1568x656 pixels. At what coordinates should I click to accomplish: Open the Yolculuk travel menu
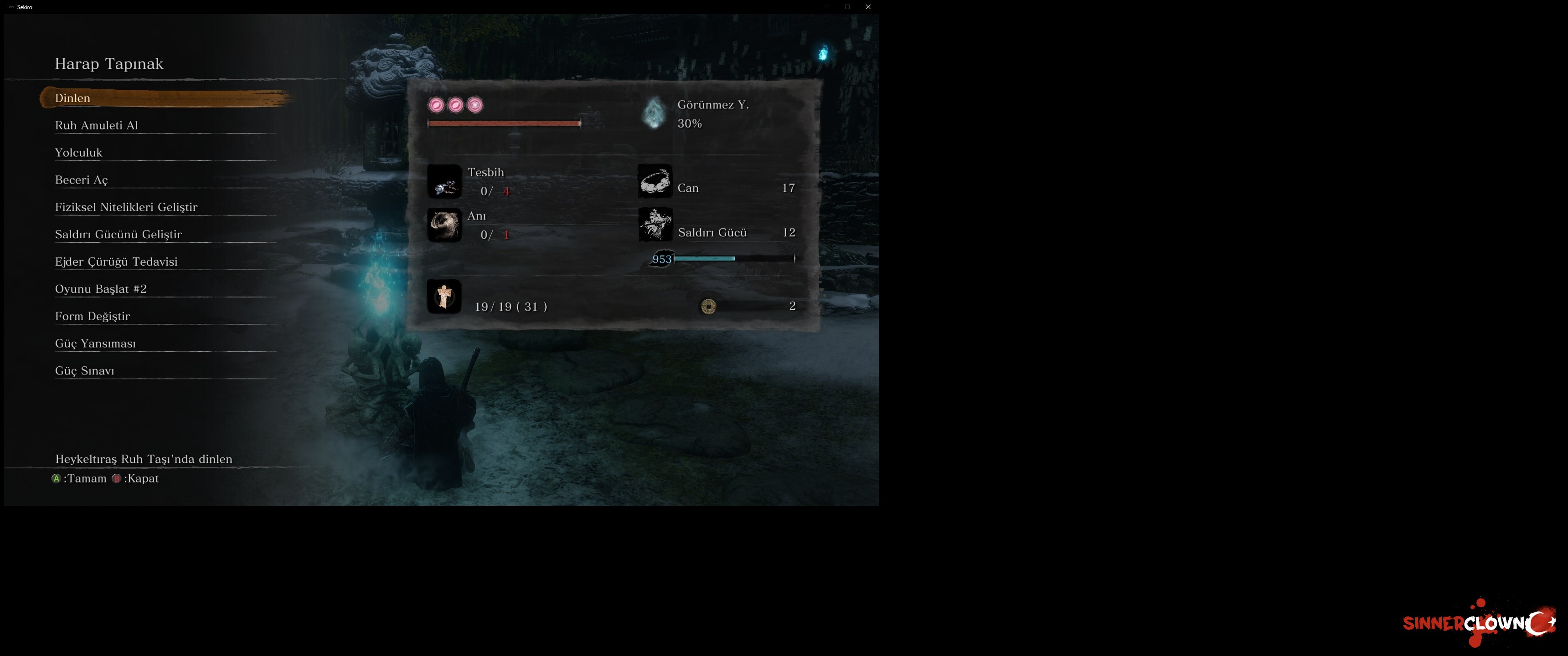[78, 153]
